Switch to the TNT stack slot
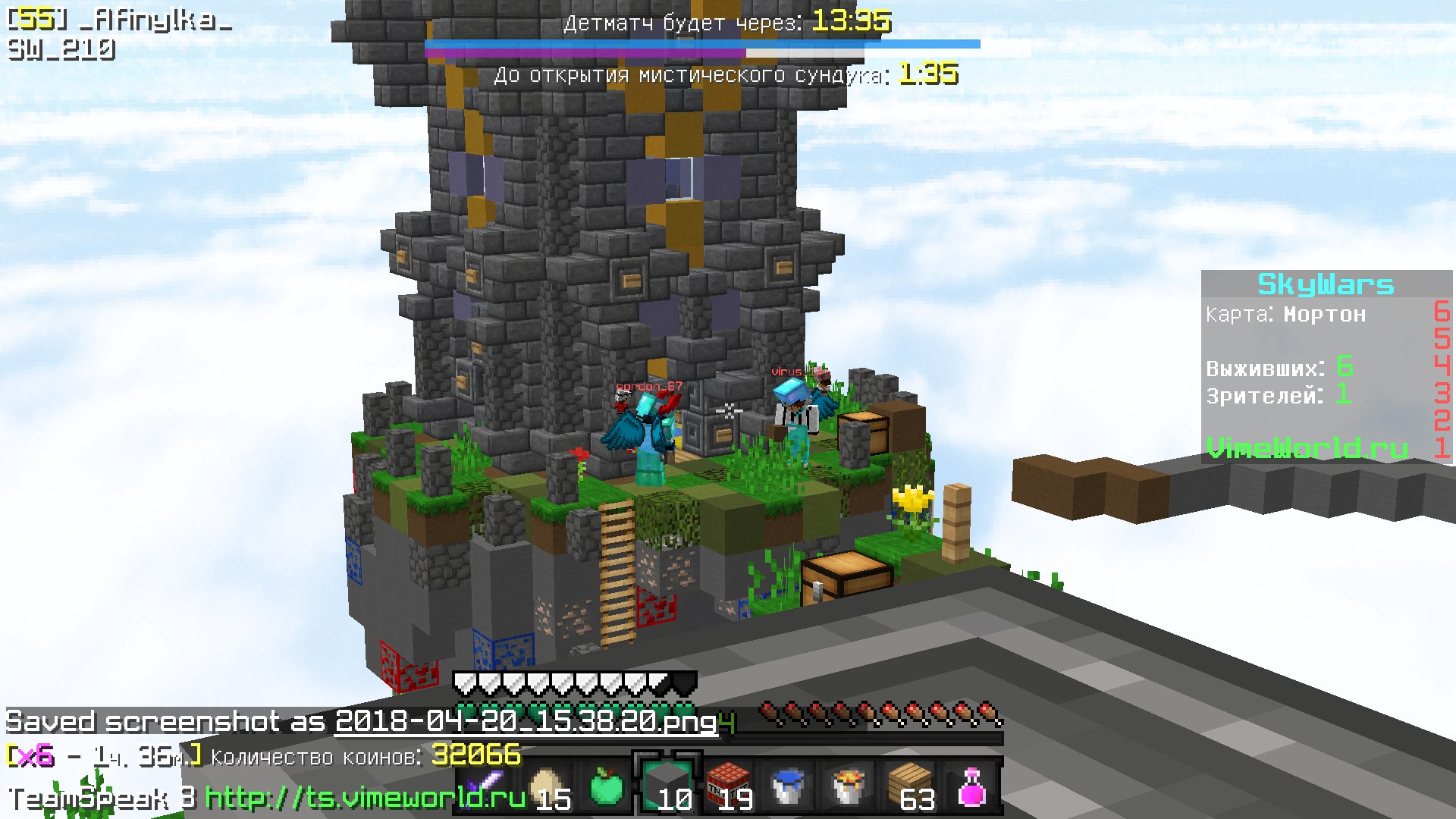The image size is (1456, 819). 728,786
